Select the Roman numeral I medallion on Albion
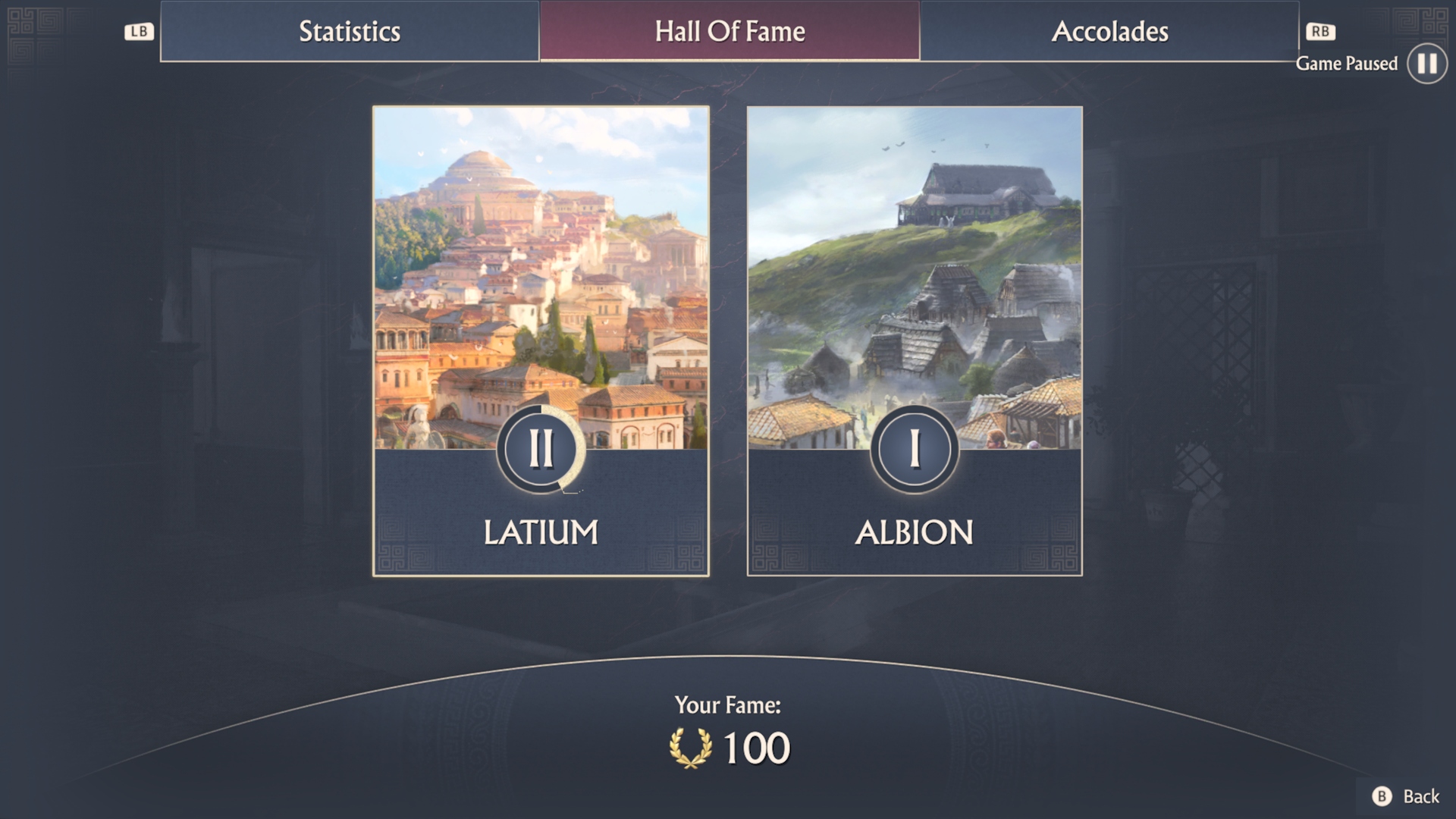The width and height of the screenshot is (1456, 819). [x=914, y=448]
